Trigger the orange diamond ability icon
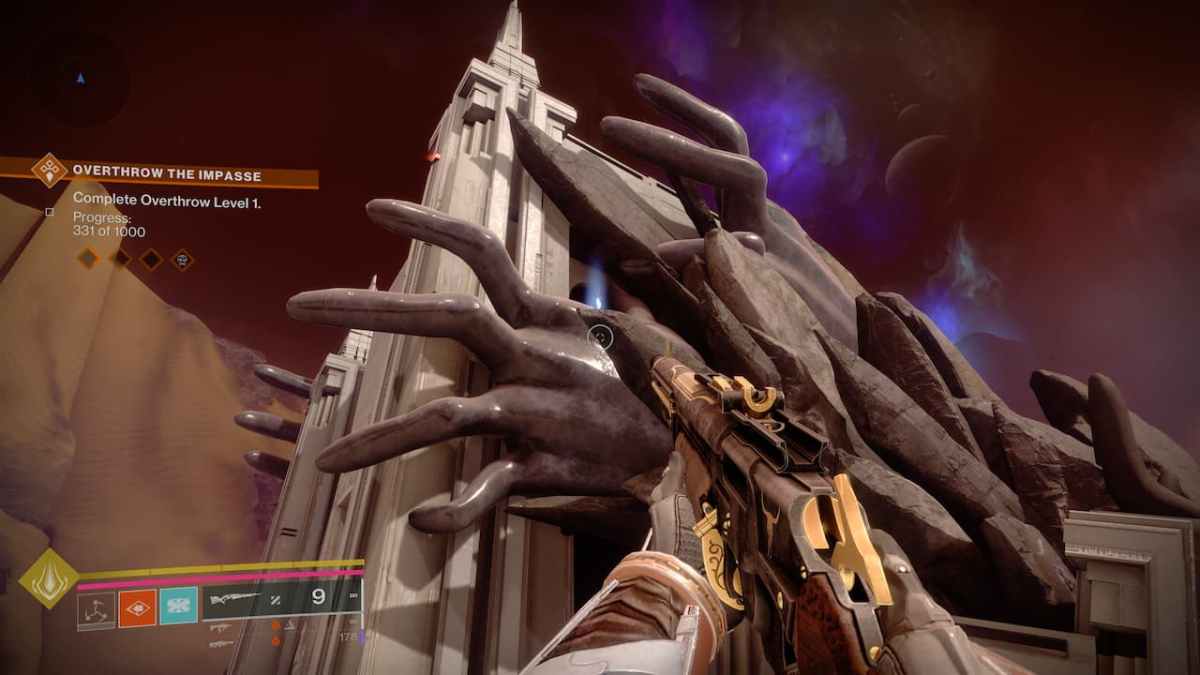This screenshot has height=675, width=1200. [x=137, y=607]
